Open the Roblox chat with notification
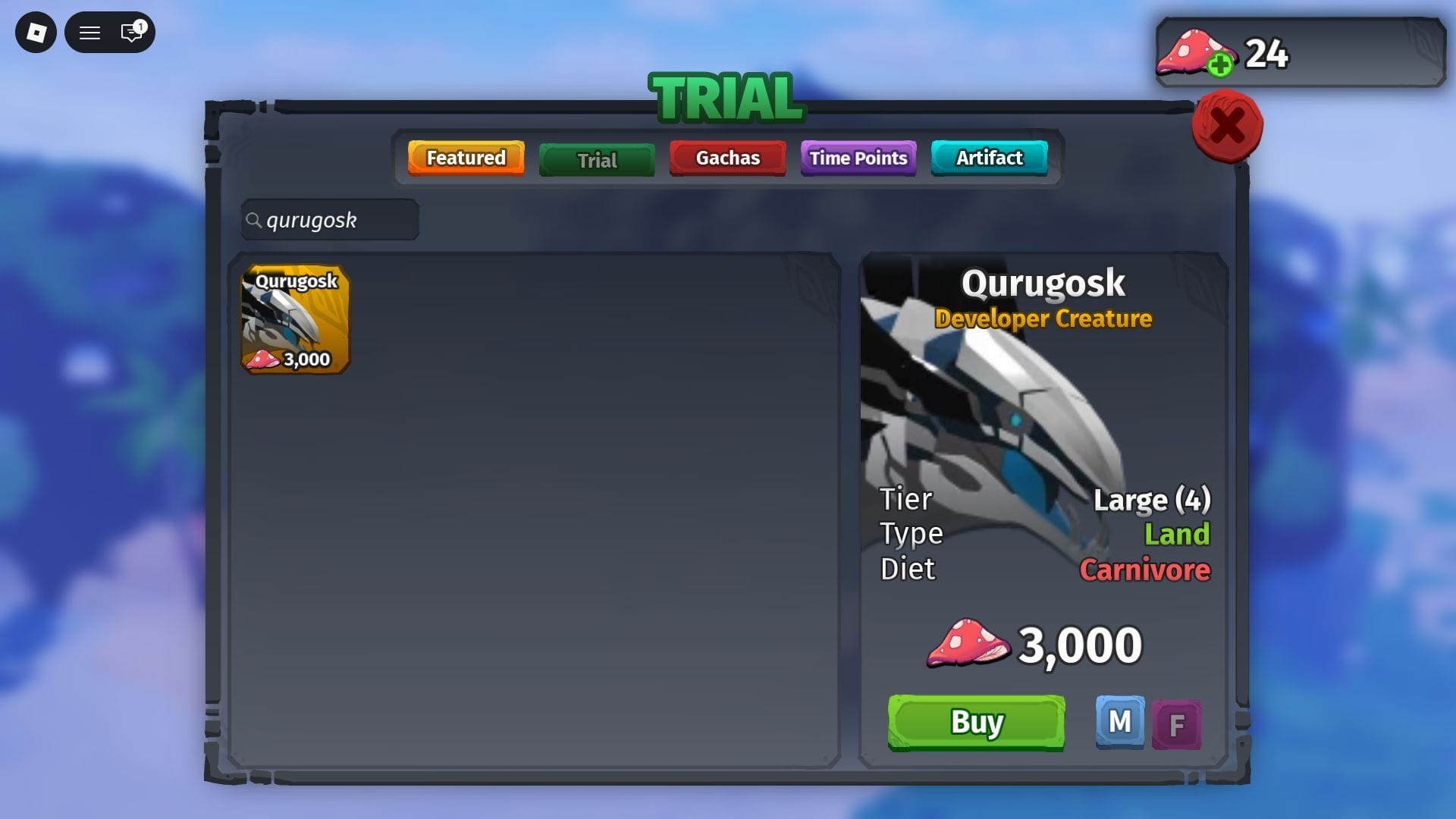This screenshot has width=1456, height=819. (132, 33)
